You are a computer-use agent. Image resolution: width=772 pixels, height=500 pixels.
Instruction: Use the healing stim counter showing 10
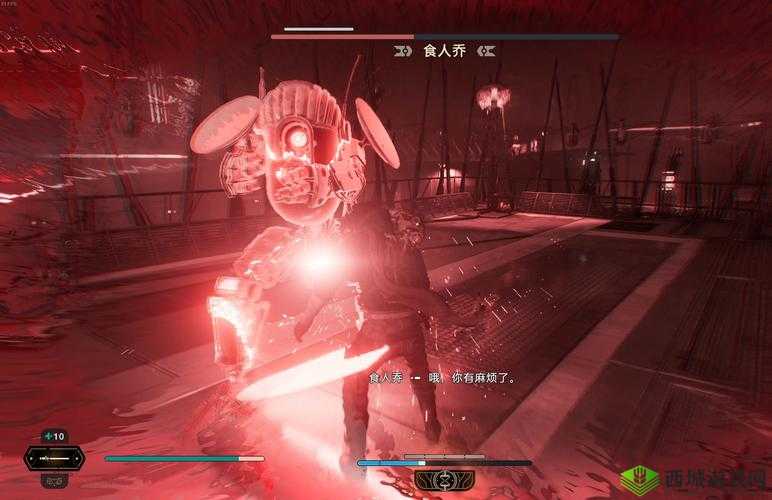pos(54,436)
